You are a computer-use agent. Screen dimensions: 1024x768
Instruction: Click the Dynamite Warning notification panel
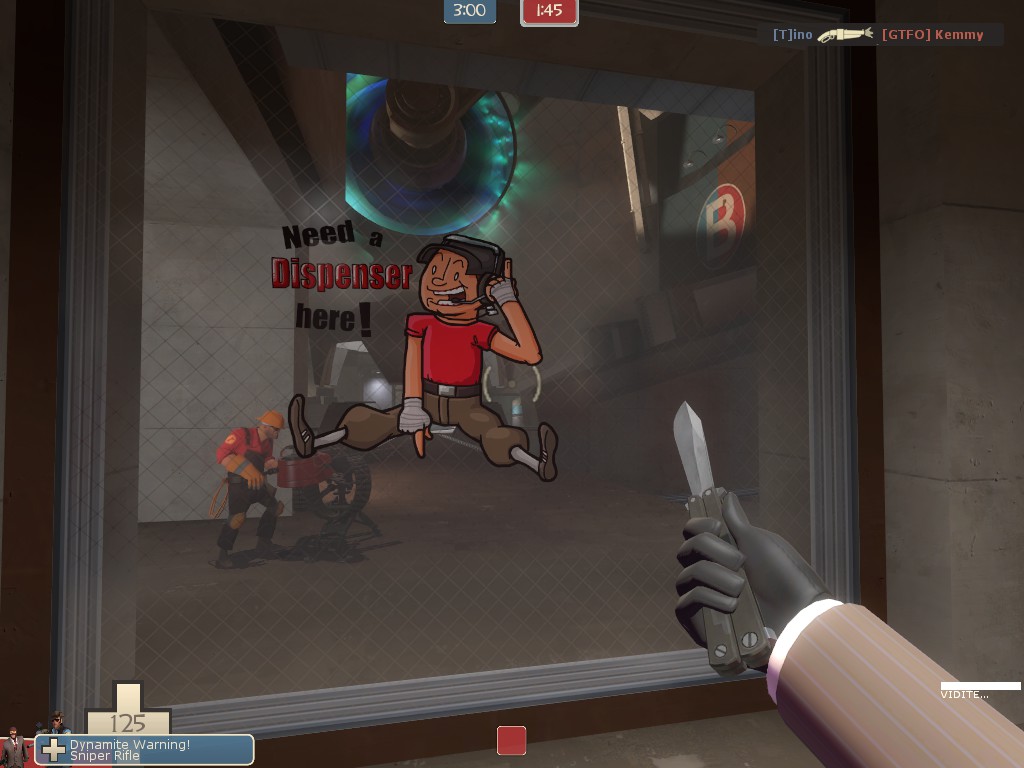pyautogui.click(x=145, y=750)
